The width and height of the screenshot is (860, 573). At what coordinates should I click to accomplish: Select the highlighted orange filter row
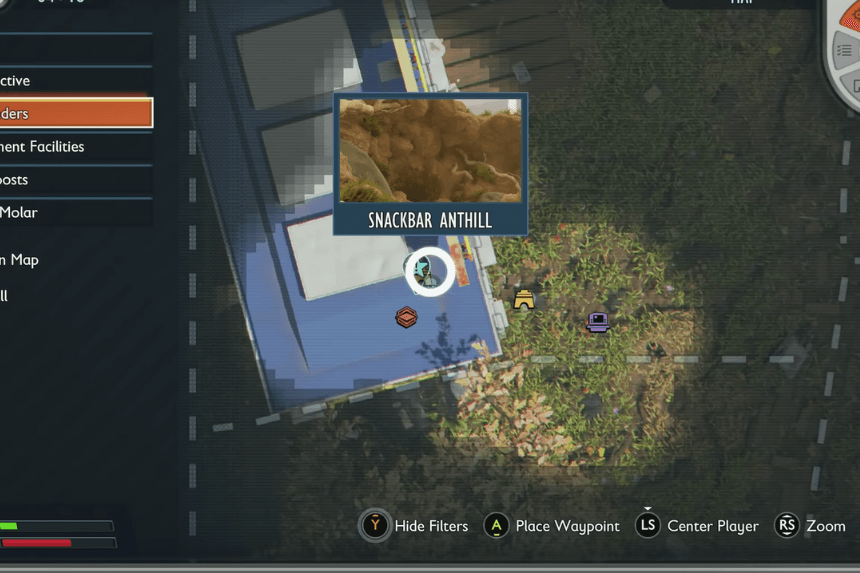click(74, 113)
